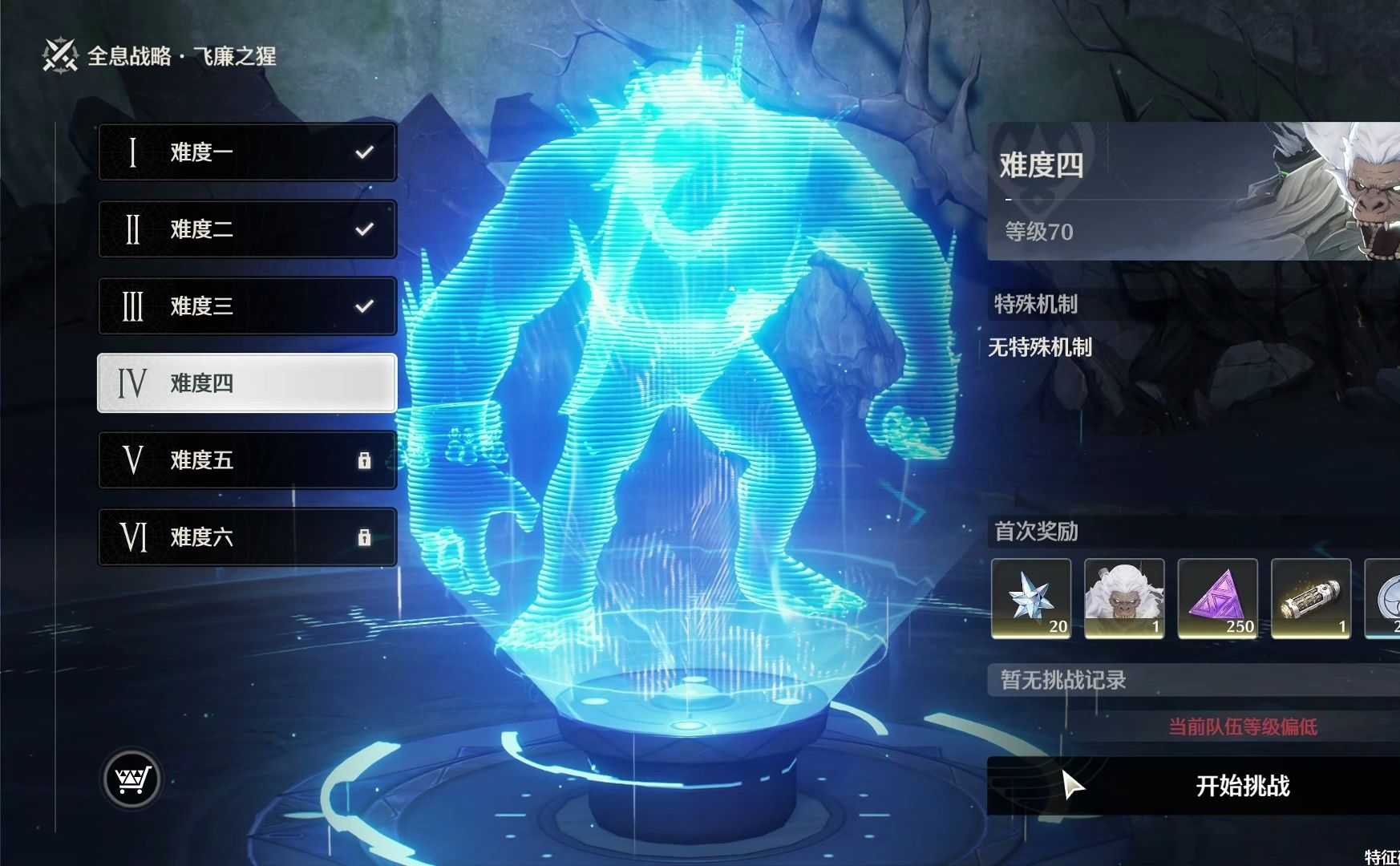The image size is (1400, 866).
Task: Pick the locked 难度六 difficulty
Action: click(x=247, y=537)
